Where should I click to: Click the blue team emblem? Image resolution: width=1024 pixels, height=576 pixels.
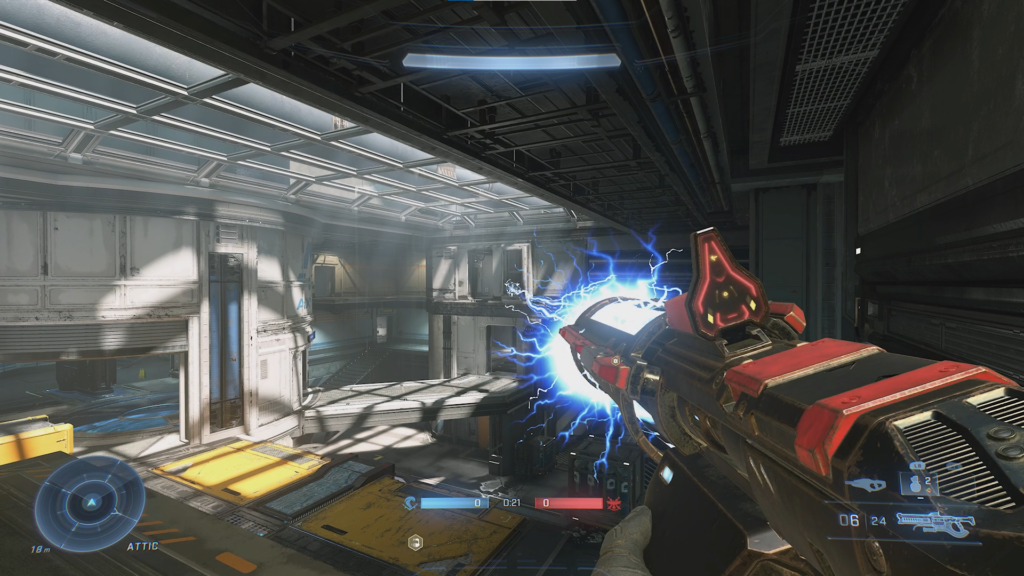(x=412, y=503)
